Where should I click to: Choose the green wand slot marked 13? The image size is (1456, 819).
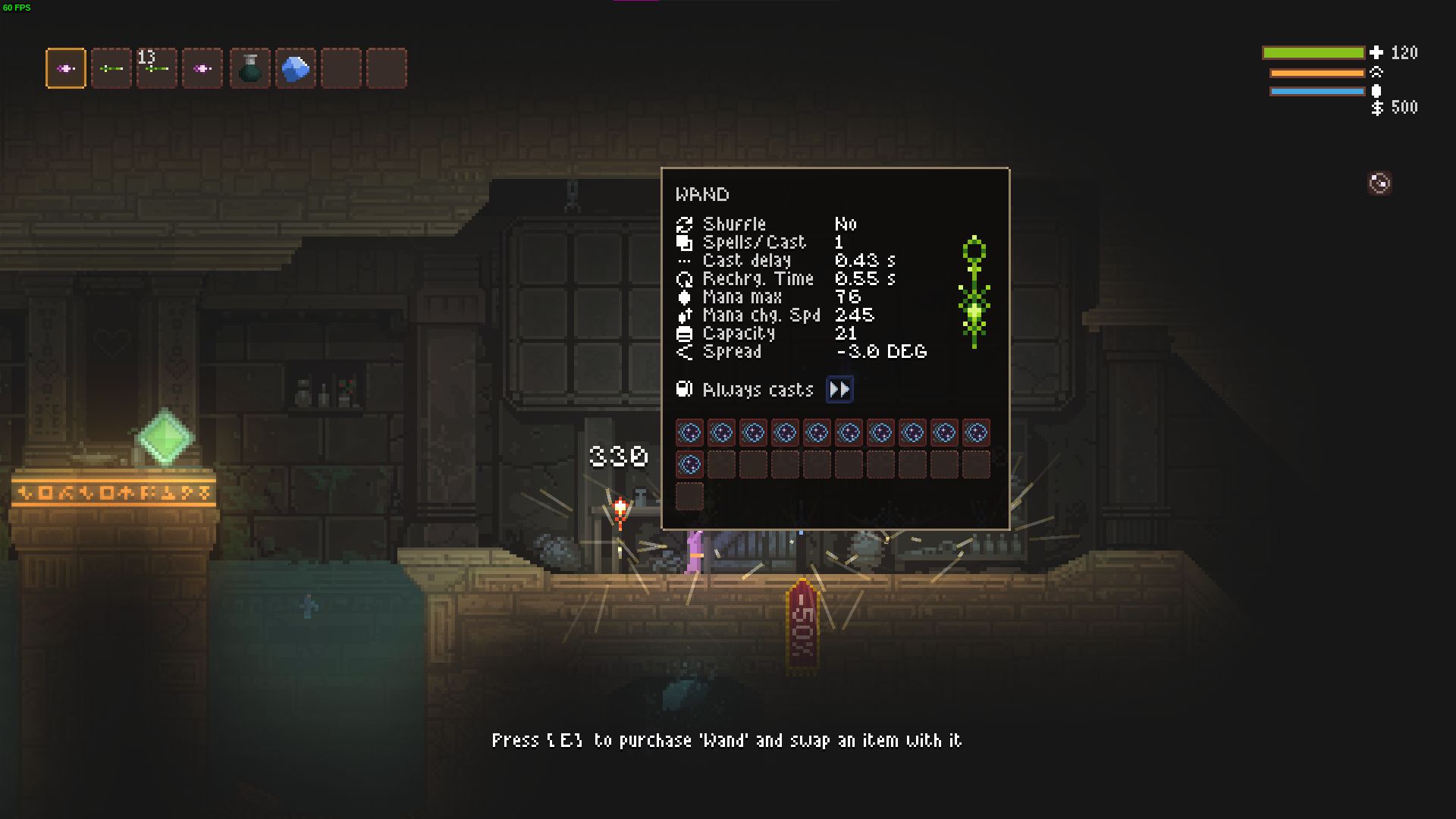(x=157, y=68)
